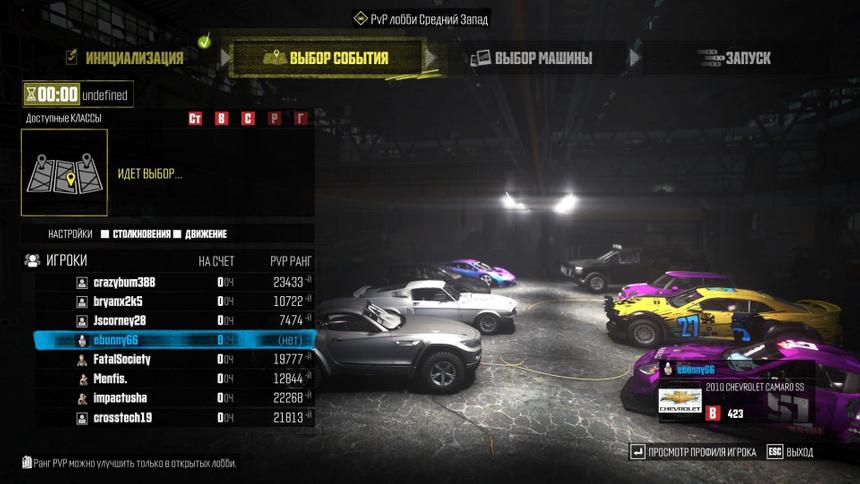The height and width of the screenshot is (484, 860).
Task: Choose the bryanx2k5 player row
Action: coord(118,301)
